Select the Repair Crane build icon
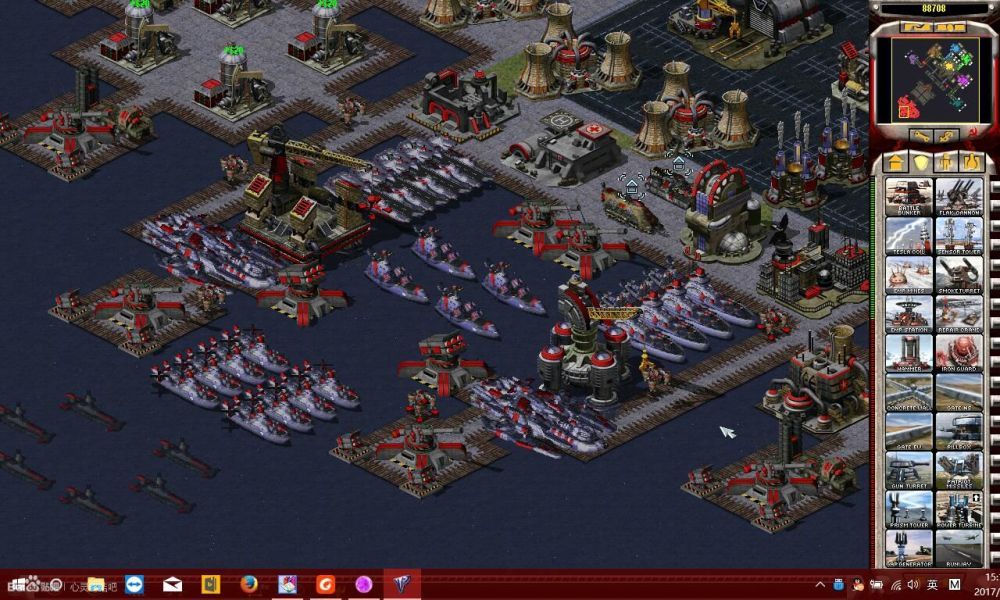The height and width of the screenshot is (600, 1000). (959, 314)
